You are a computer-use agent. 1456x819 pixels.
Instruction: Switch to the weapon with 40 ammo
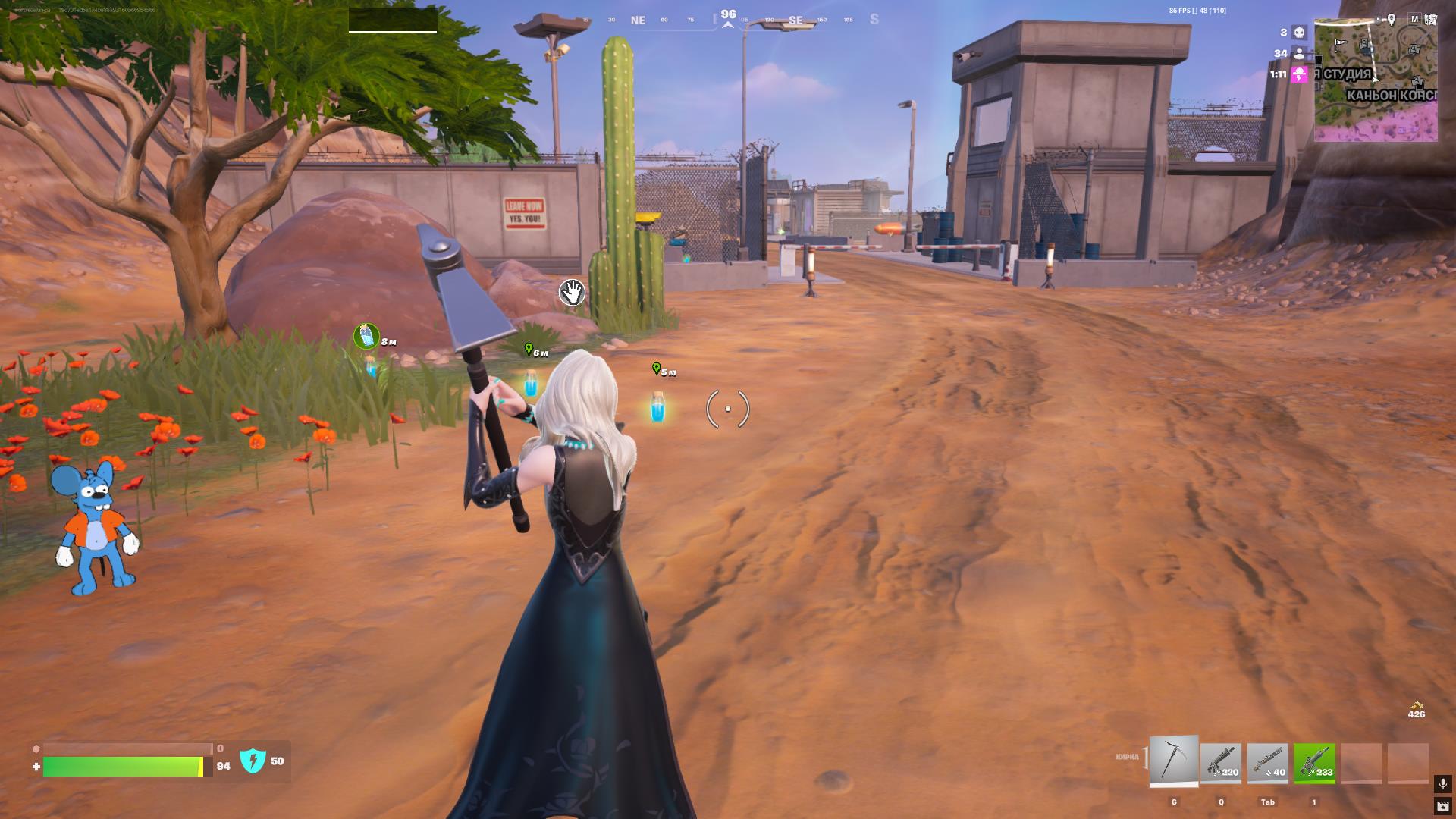(x=1267, y=763)
